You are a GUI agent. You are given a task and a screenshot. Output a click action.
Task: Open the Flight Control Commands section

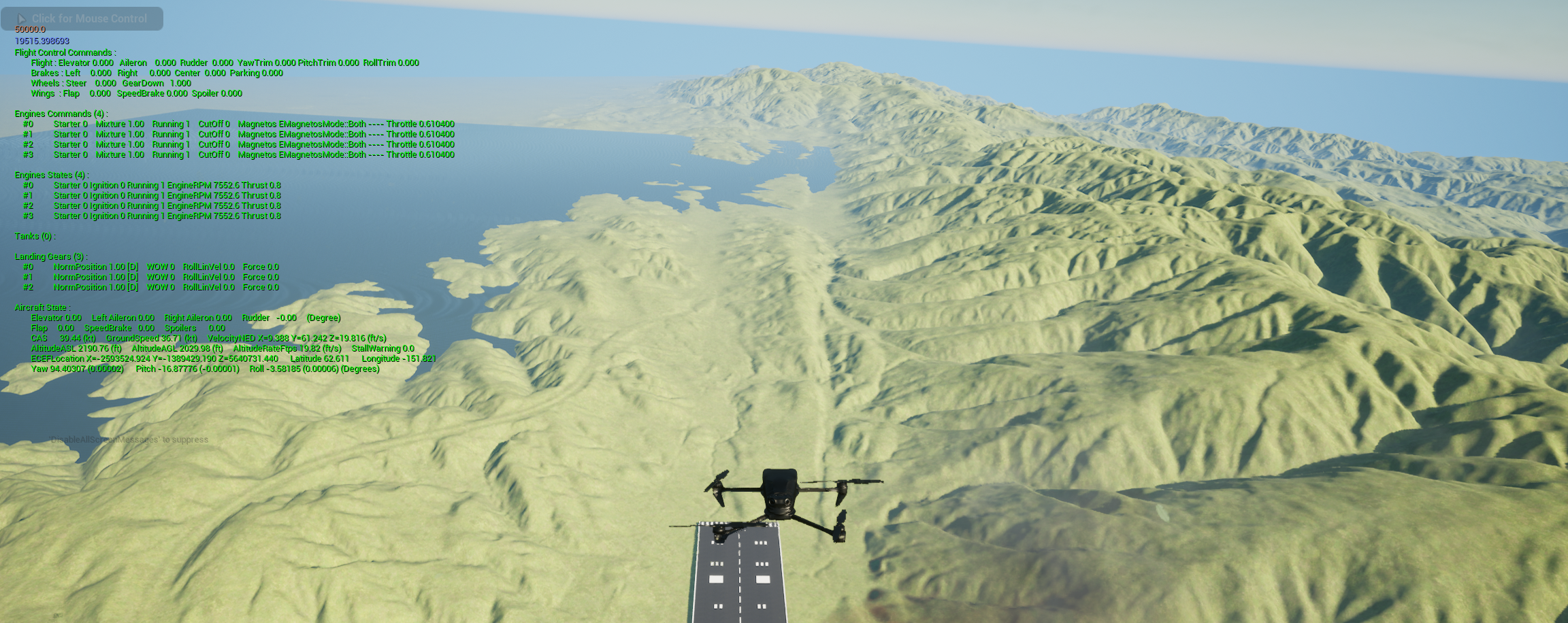point(65,52)
